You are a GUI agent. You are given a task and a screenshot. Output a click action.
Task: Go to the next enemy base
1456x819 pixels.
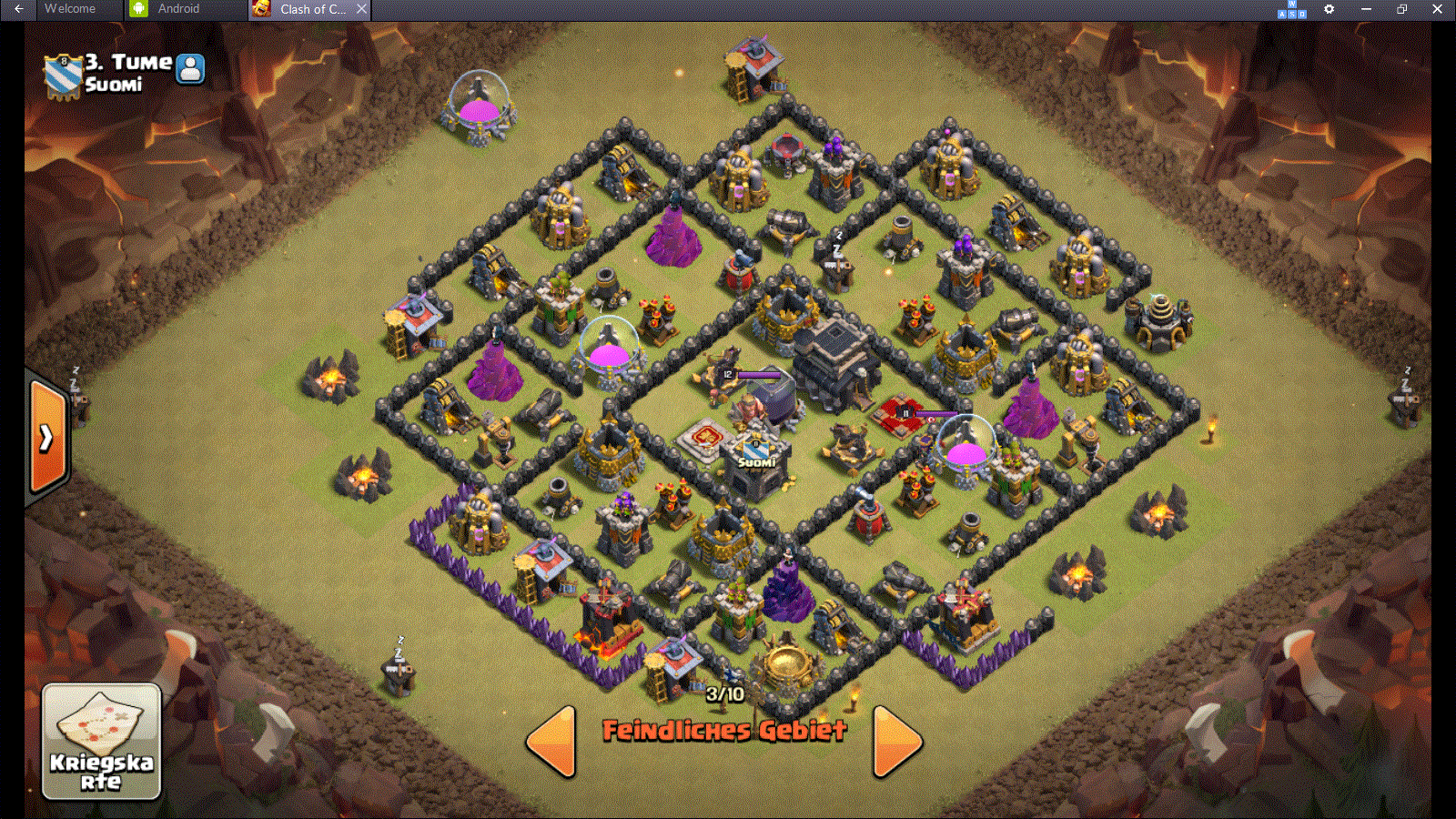(896, 741)
